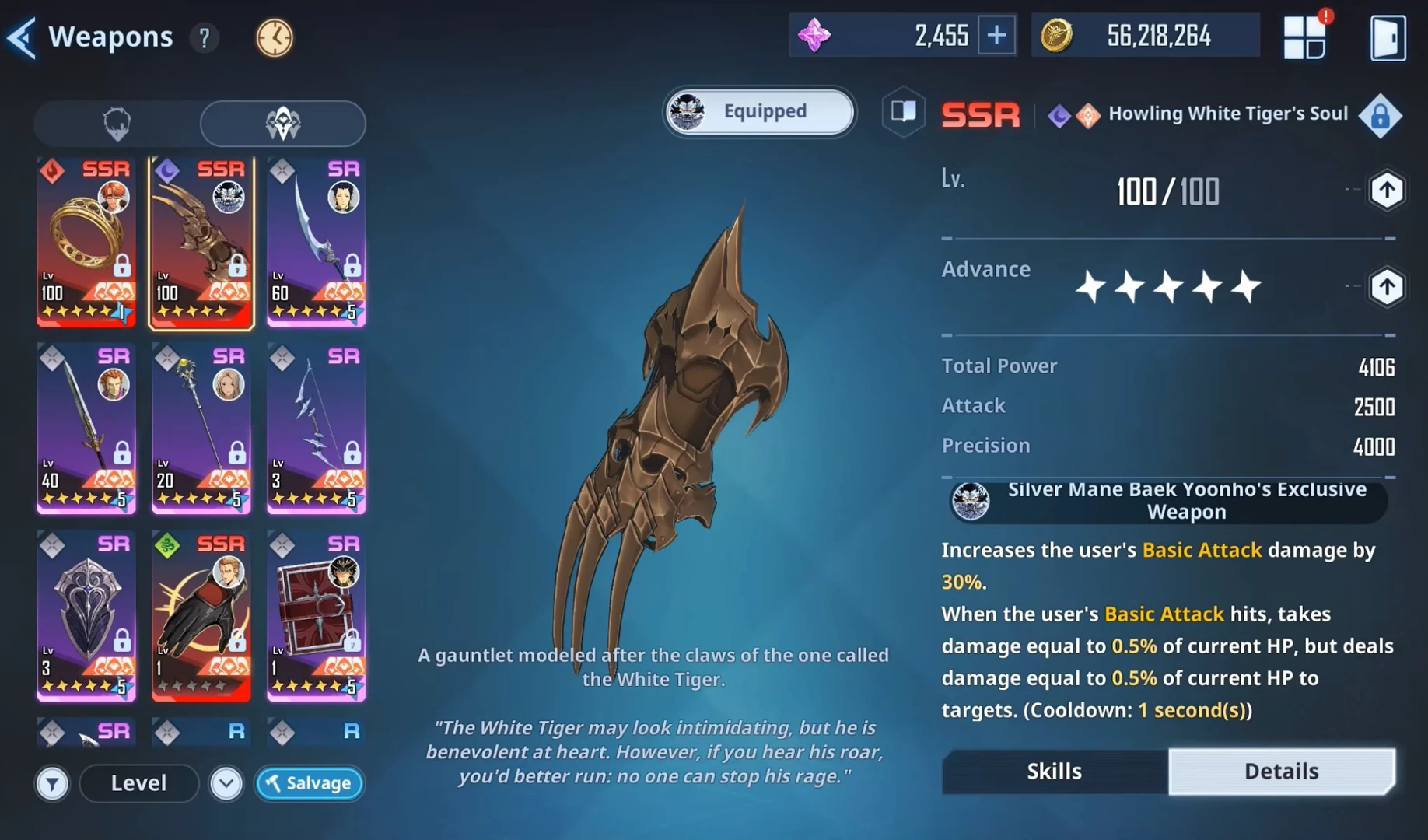
Task: Salvage weapons with the Salvage button
Action: [310, 783]
